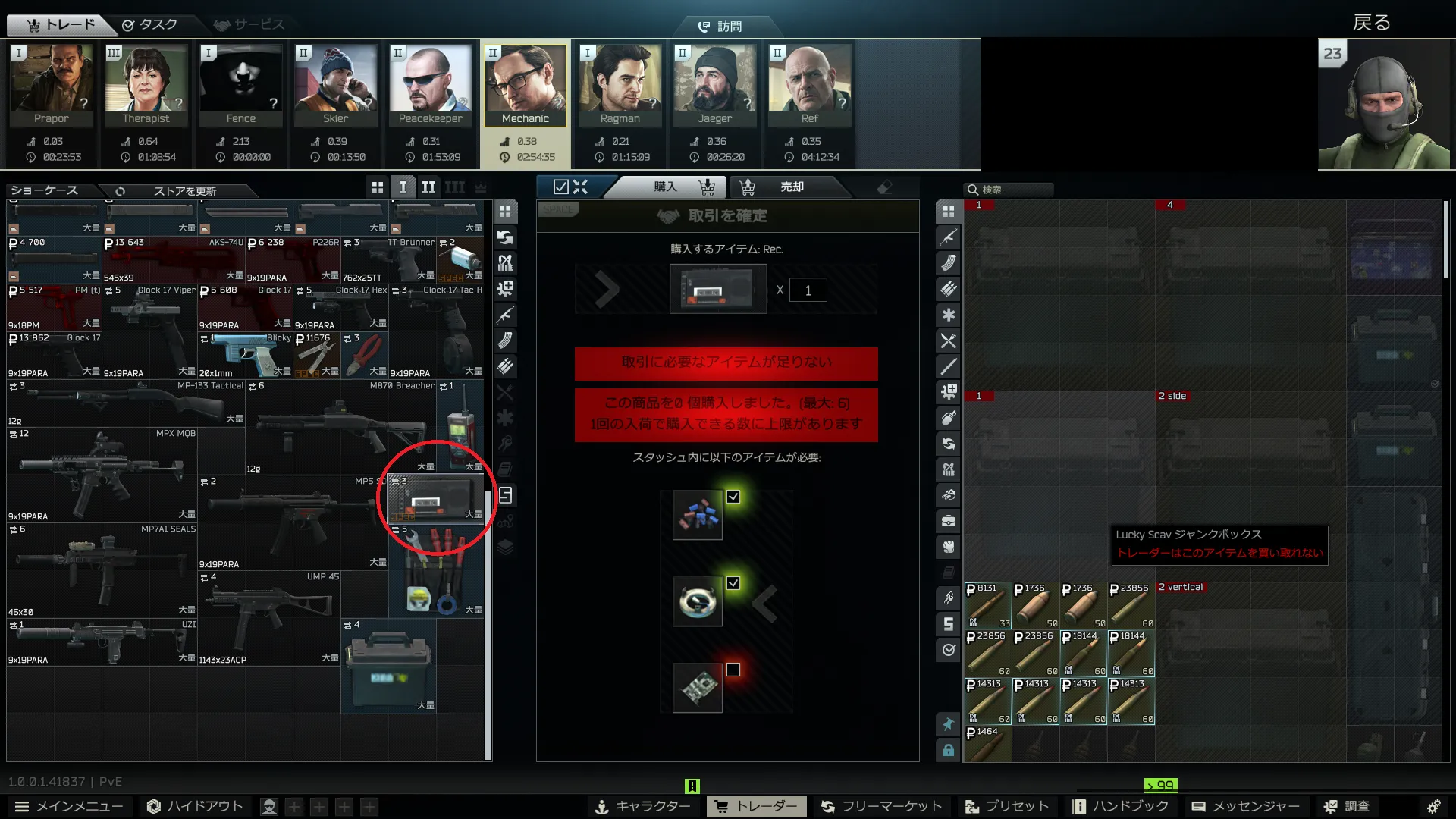This screenshot has height=819, width=1456.
Task: Select the MPX MQB weapon offer
Action: (x=102, y=475)
